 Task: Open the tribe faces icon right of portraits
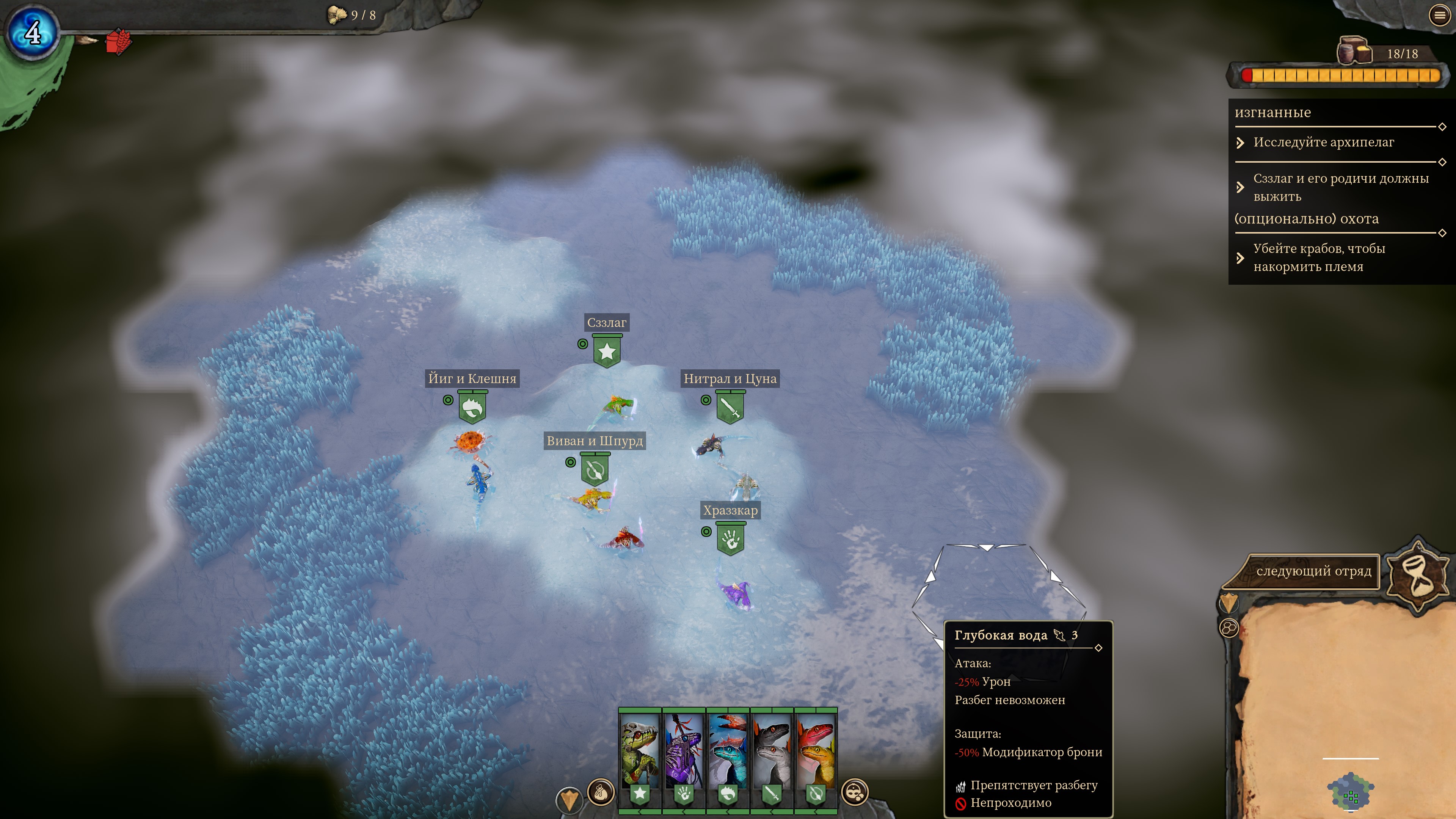coord(855,792)
